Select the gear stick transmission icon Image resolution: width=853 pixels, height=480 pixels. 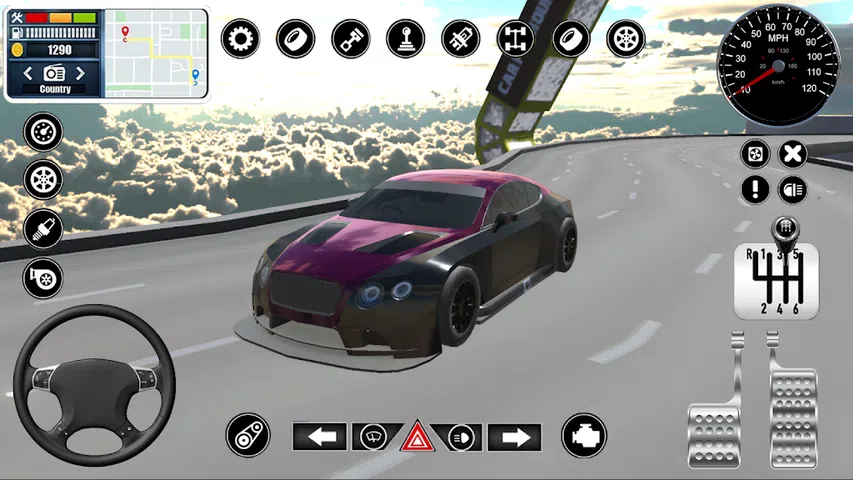pyautogui.click(x=406, y=39)
